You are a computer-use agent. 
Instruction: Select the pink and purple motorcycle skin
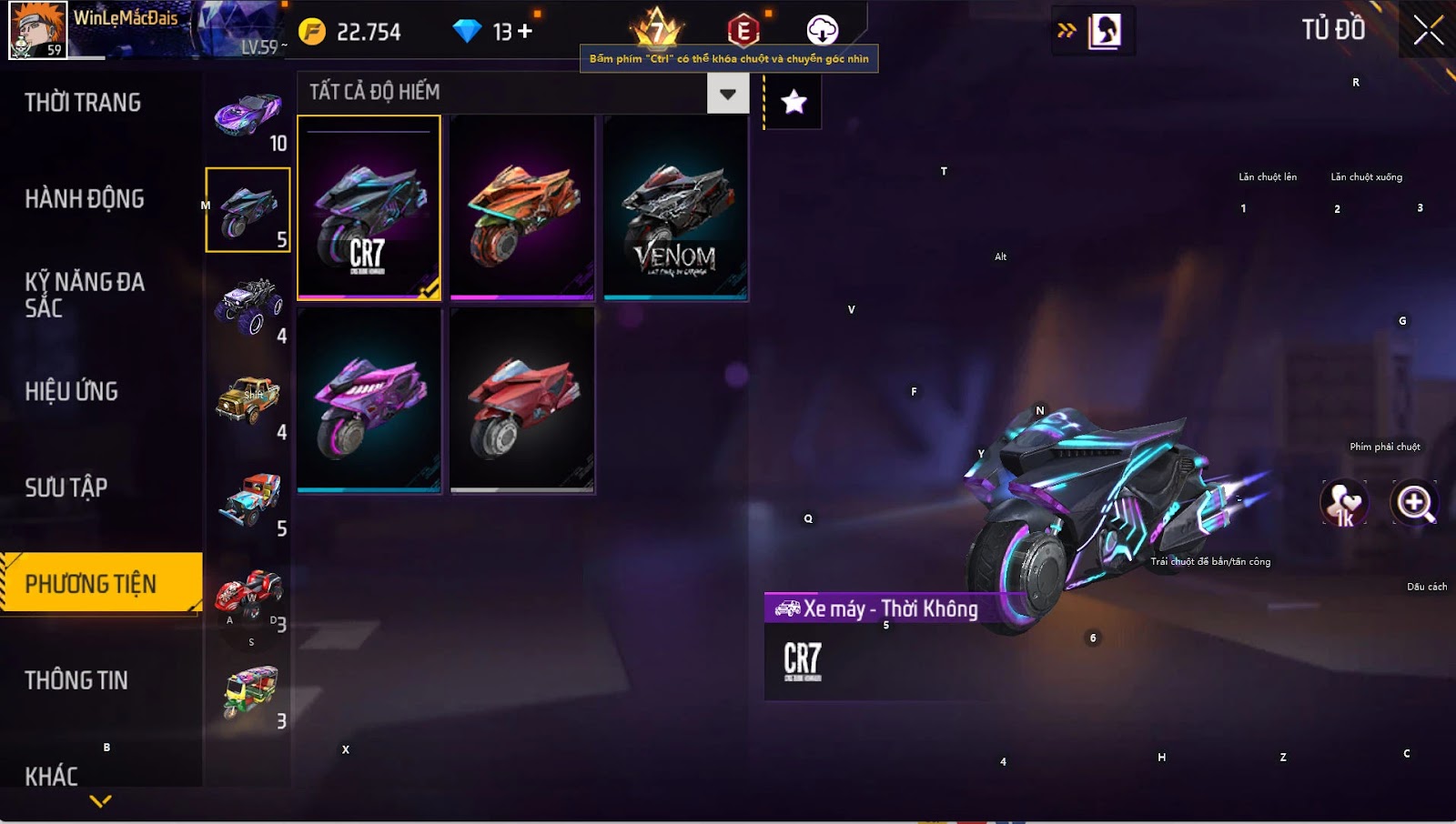coord(369,400)
